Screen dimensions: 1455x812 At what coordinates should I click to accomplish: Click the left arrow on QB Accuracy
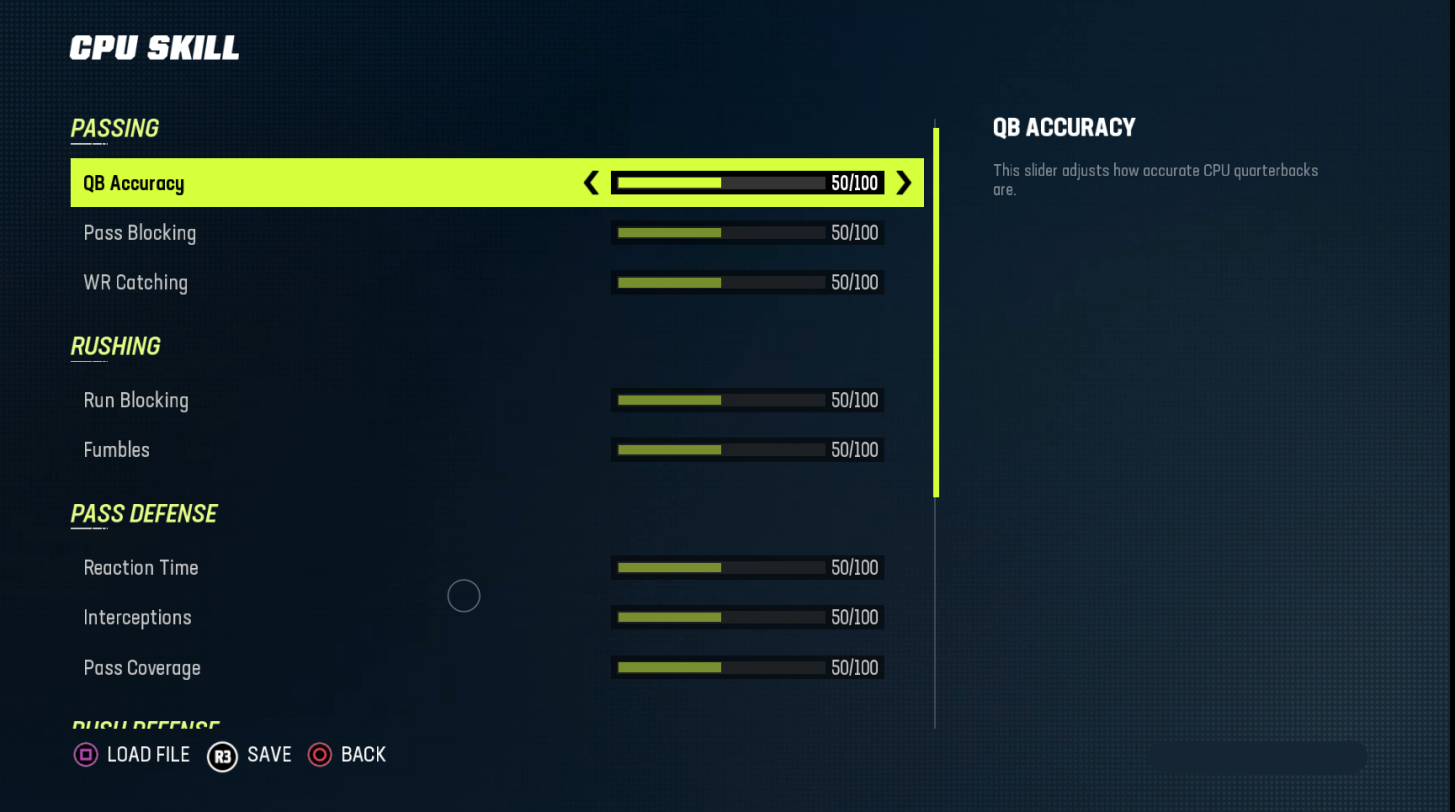click(591, 183)
